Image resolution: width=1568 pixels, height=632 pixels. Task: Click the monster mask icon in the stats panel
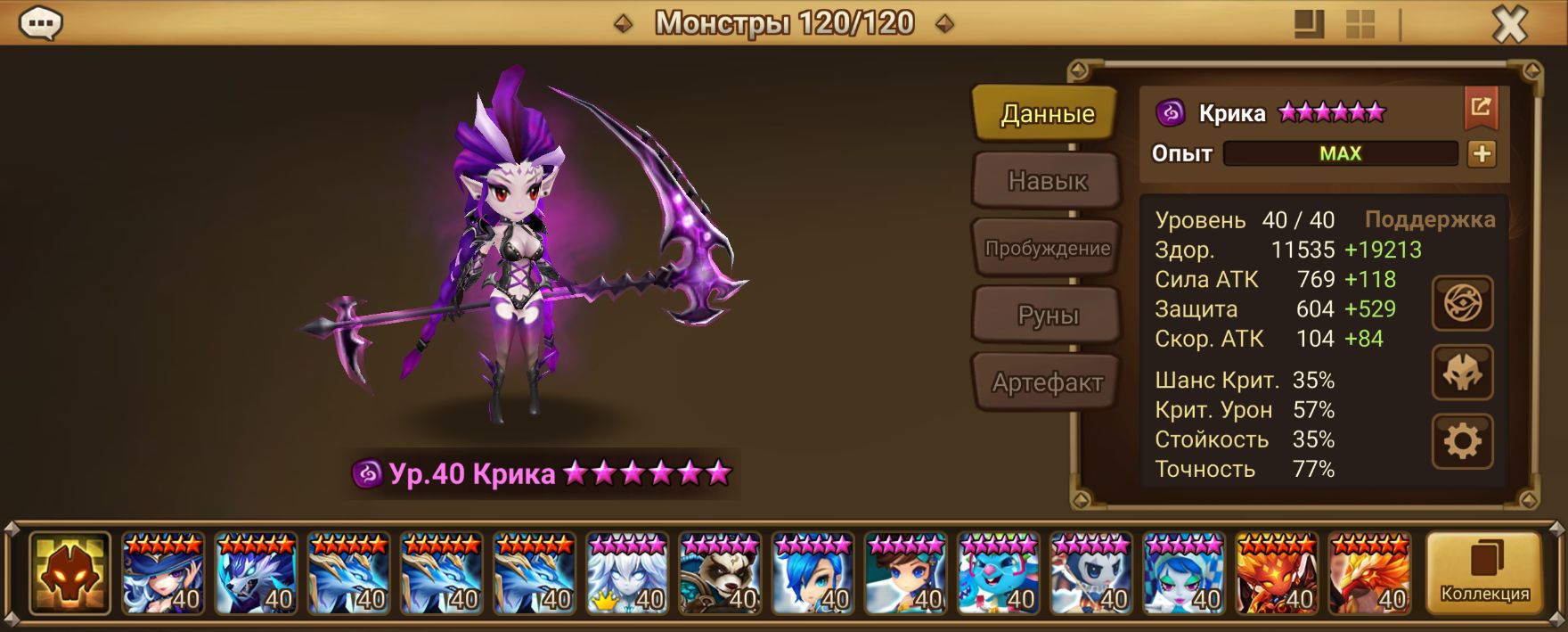(1462, 373)
